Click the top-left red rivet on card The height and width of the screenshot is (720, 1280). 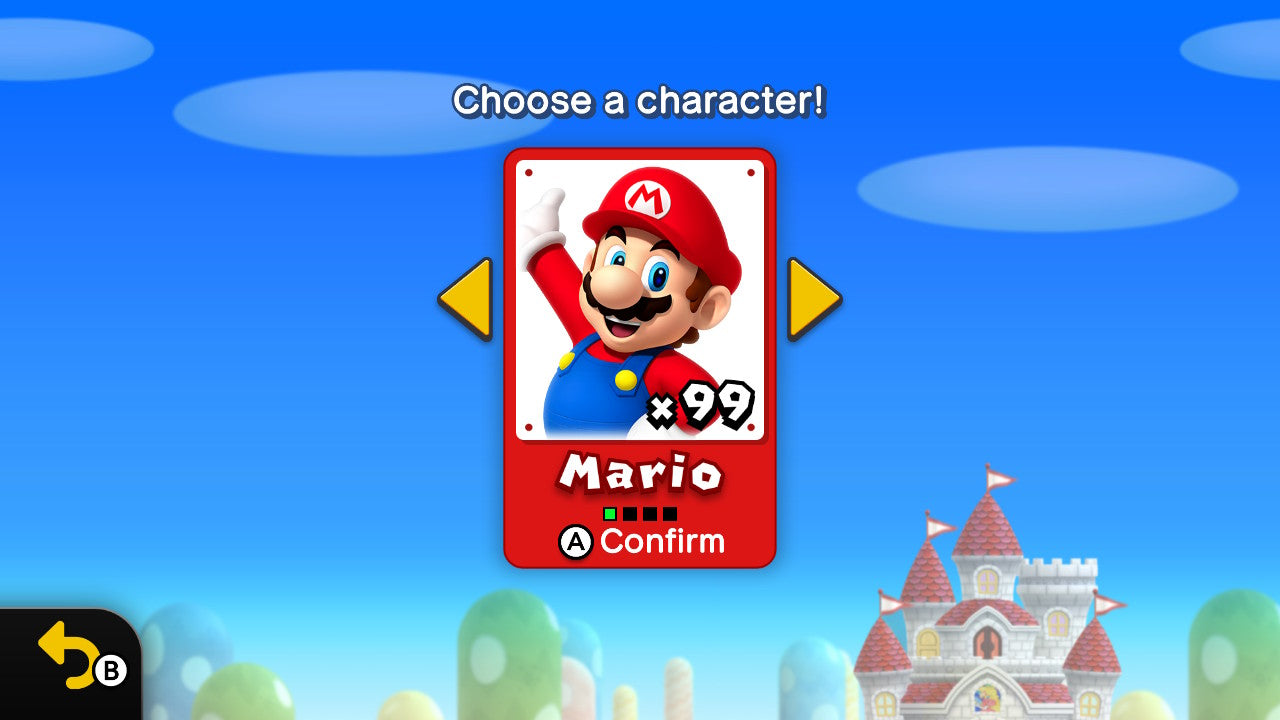pos(528,172)
